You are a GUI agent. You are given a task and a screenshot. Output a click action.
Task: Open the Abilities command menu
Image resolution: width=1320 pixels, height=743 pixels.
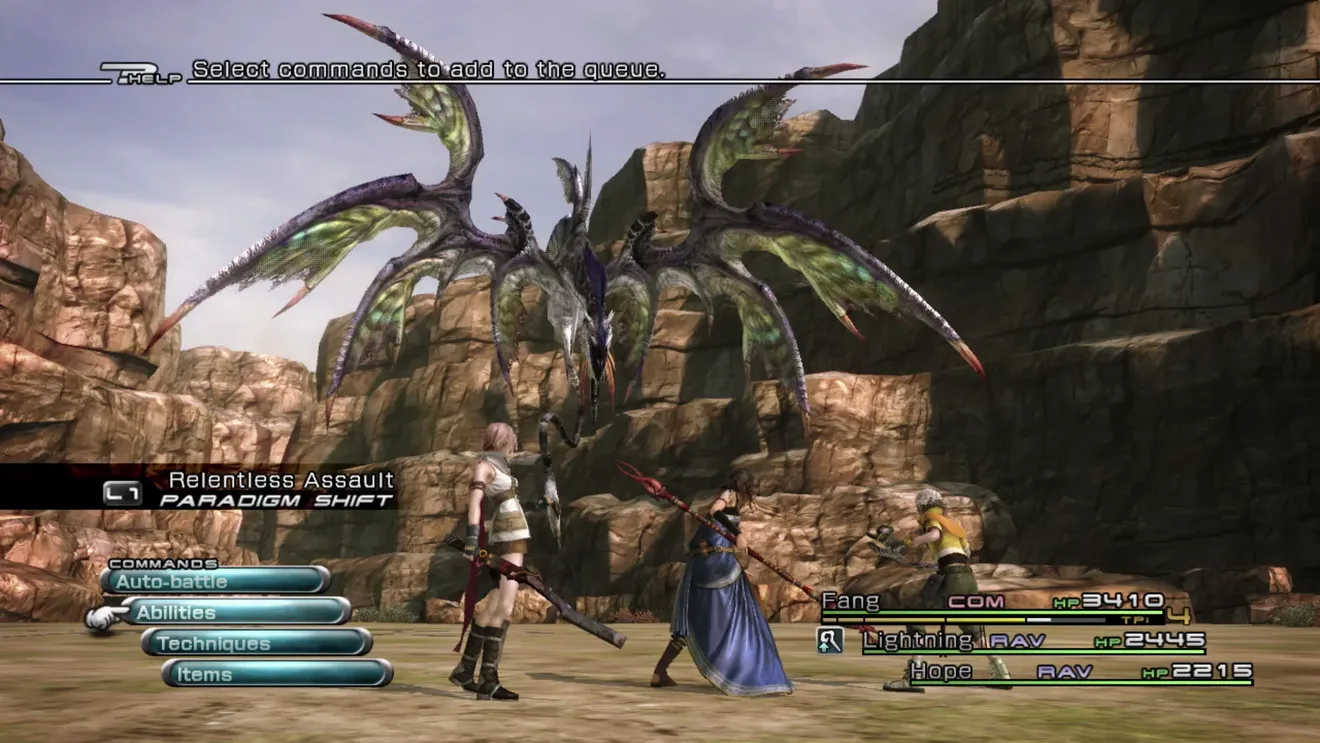236,612
